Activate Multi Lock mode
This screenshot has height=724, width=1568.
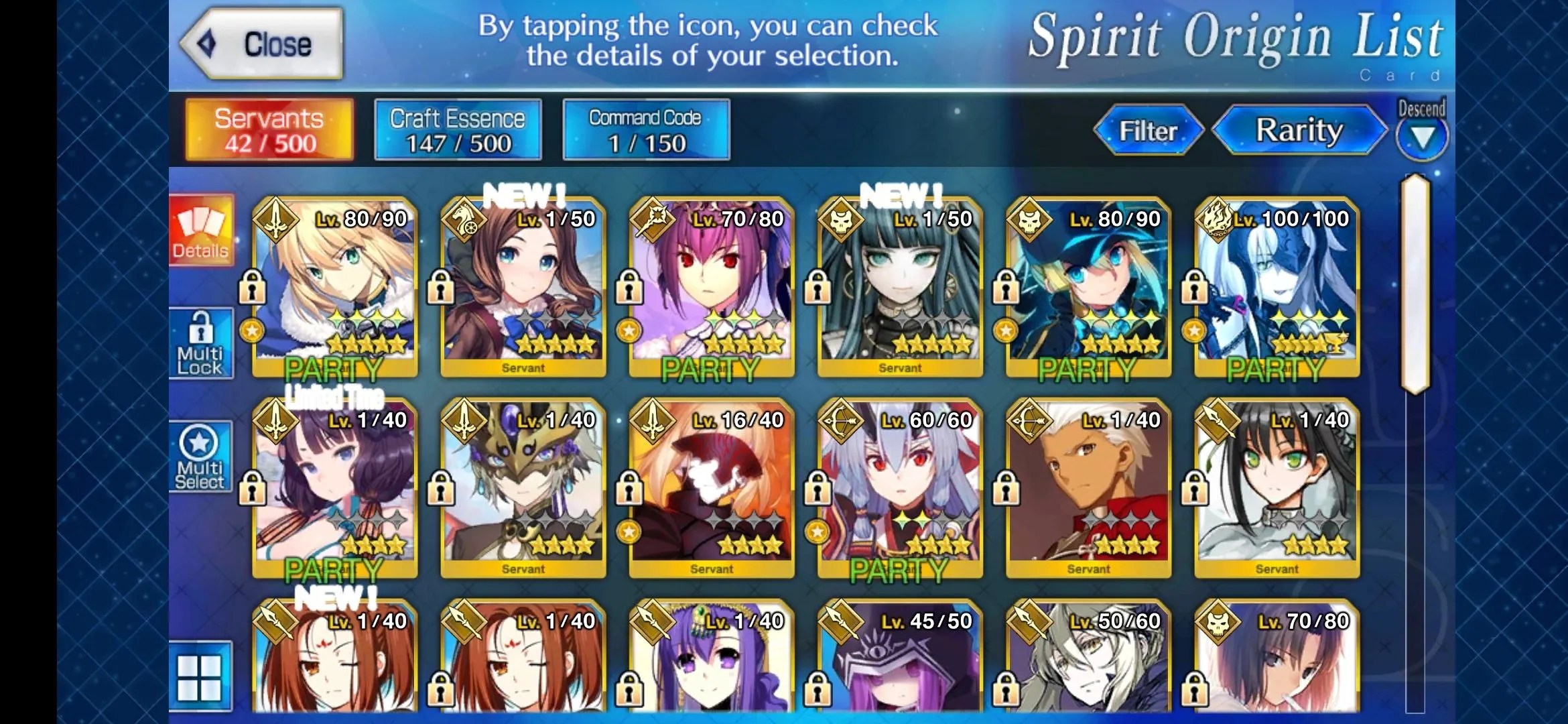[x=200, y=344]
